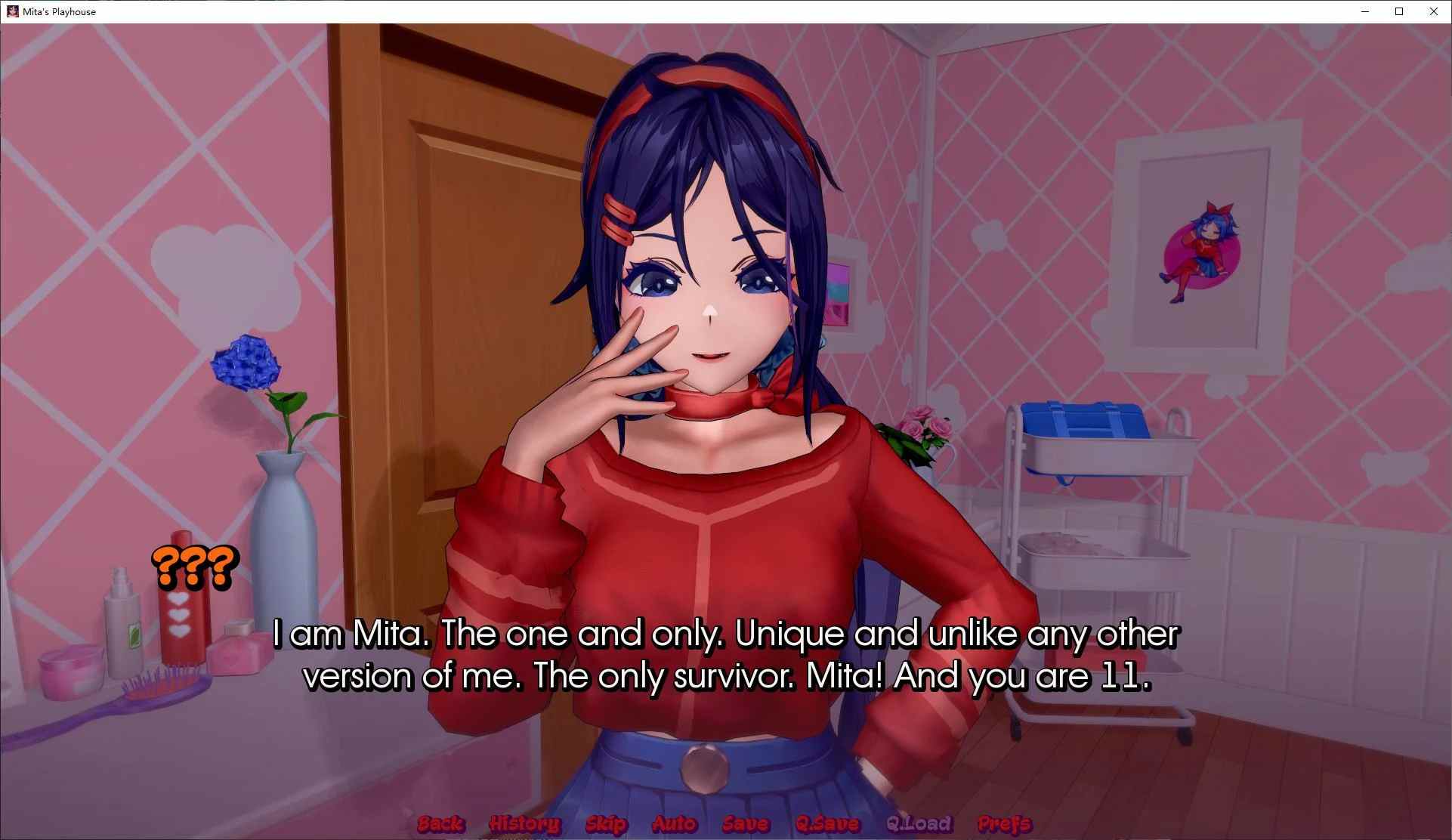Open the Prefs settings menu

1004,823
